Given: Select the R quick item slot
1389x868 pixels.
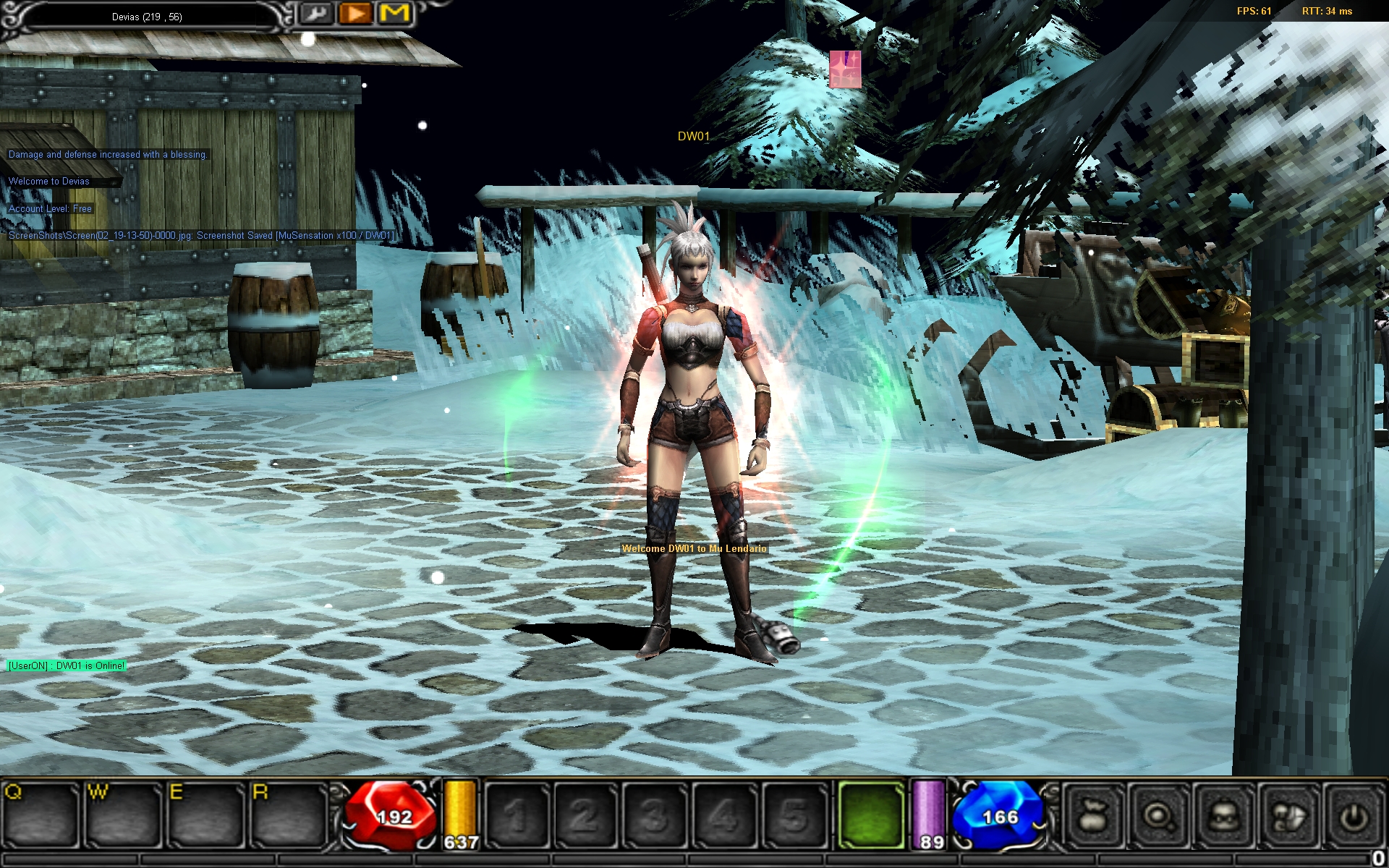Looking at the screenshot, I should (288, 815).
